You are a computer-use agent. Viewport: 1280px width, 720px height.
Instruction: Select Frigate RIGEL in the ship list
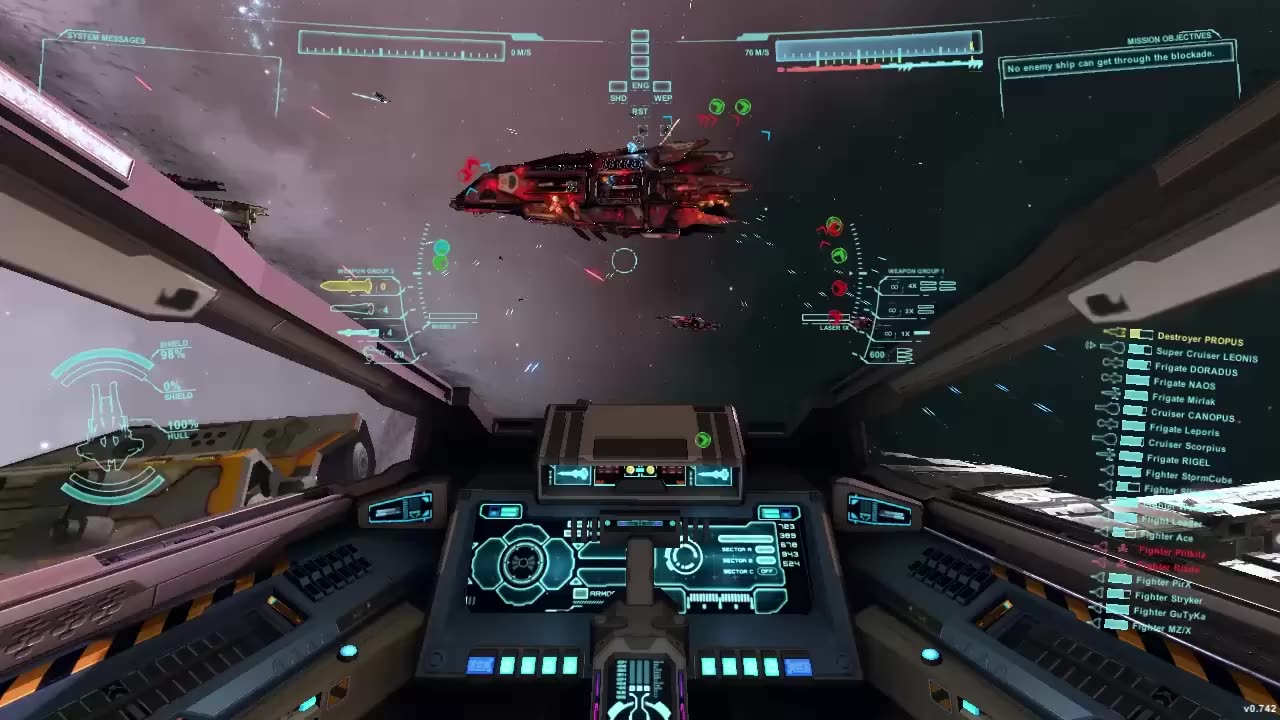[1181, 461]
